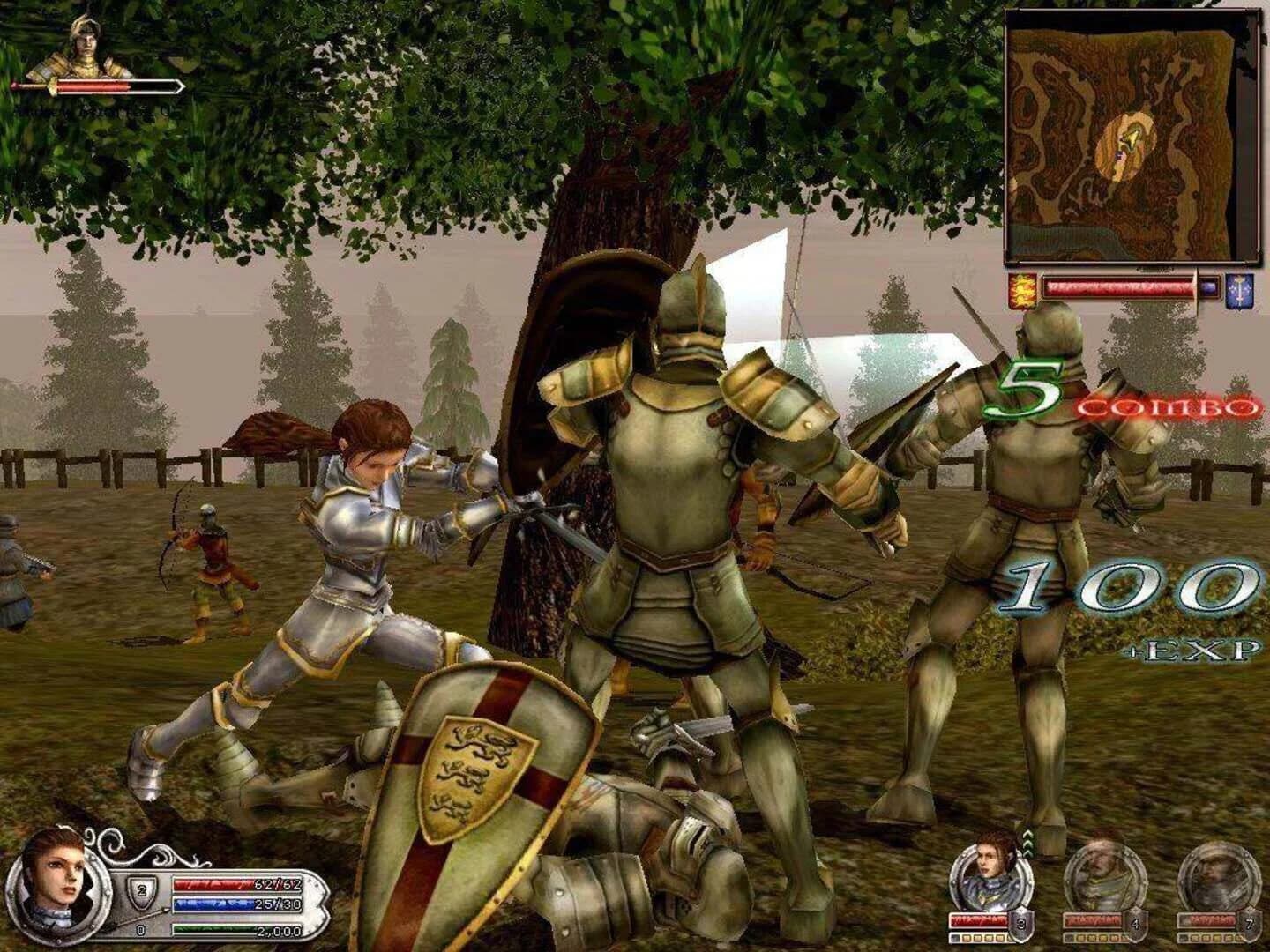Screen dimensions: 1270x952
Task: Open the French fleur-de-lis crest emblem
Action: (x=1238, y=288)
